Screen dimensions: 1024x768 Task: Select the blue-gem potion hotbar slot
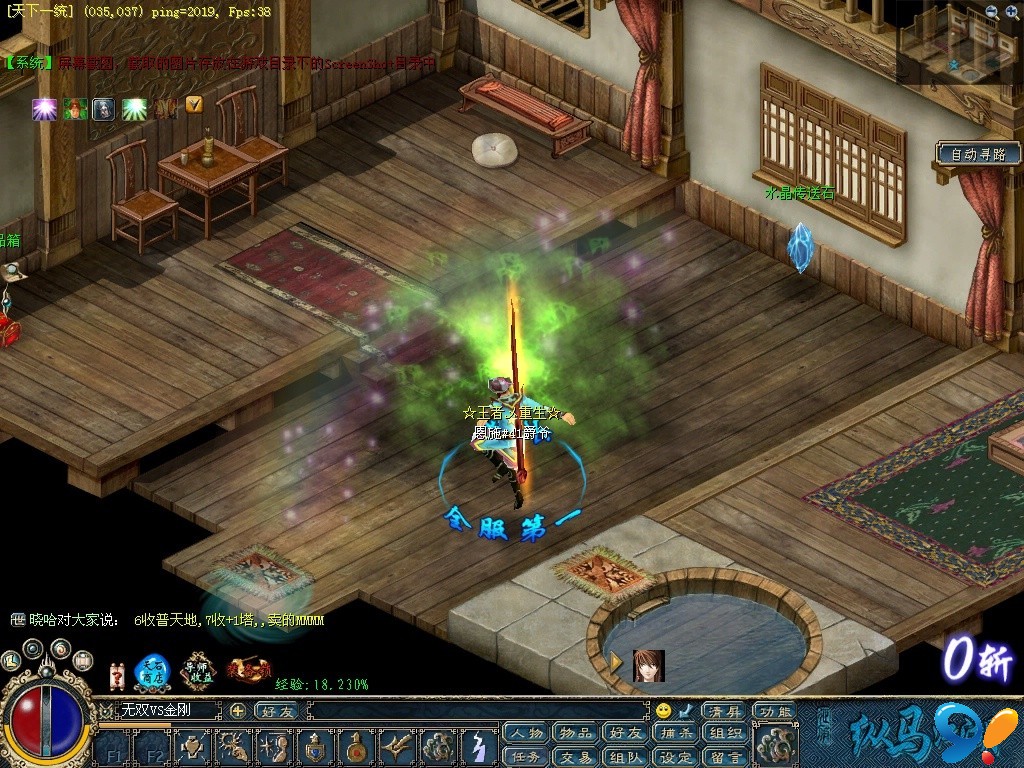[316, 745]
